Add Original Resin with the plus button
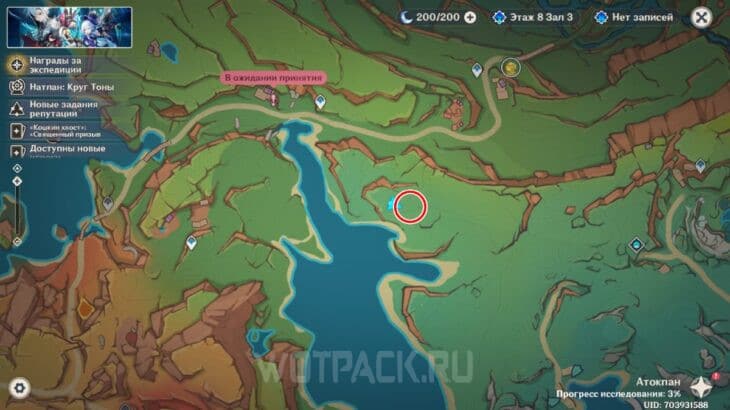The image size is (730, 410). tap(470, 17)
